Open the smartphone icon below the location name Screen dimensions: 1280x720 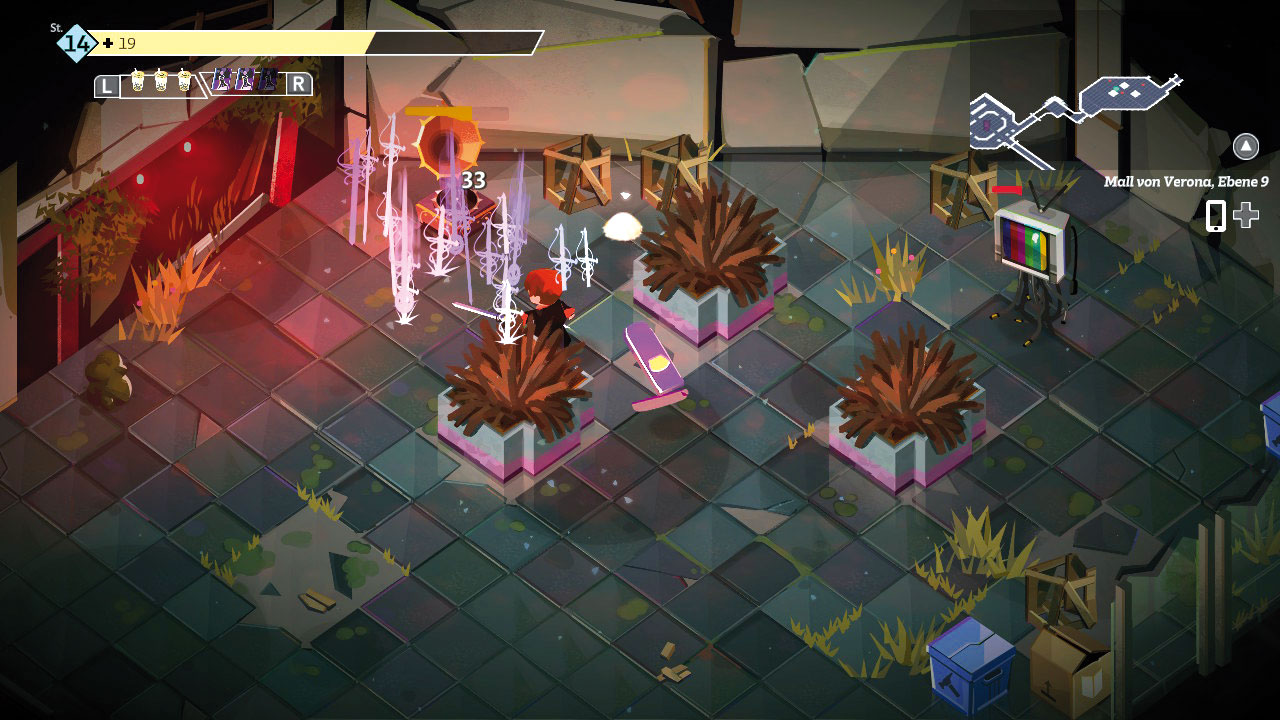tap(1217, 216)
